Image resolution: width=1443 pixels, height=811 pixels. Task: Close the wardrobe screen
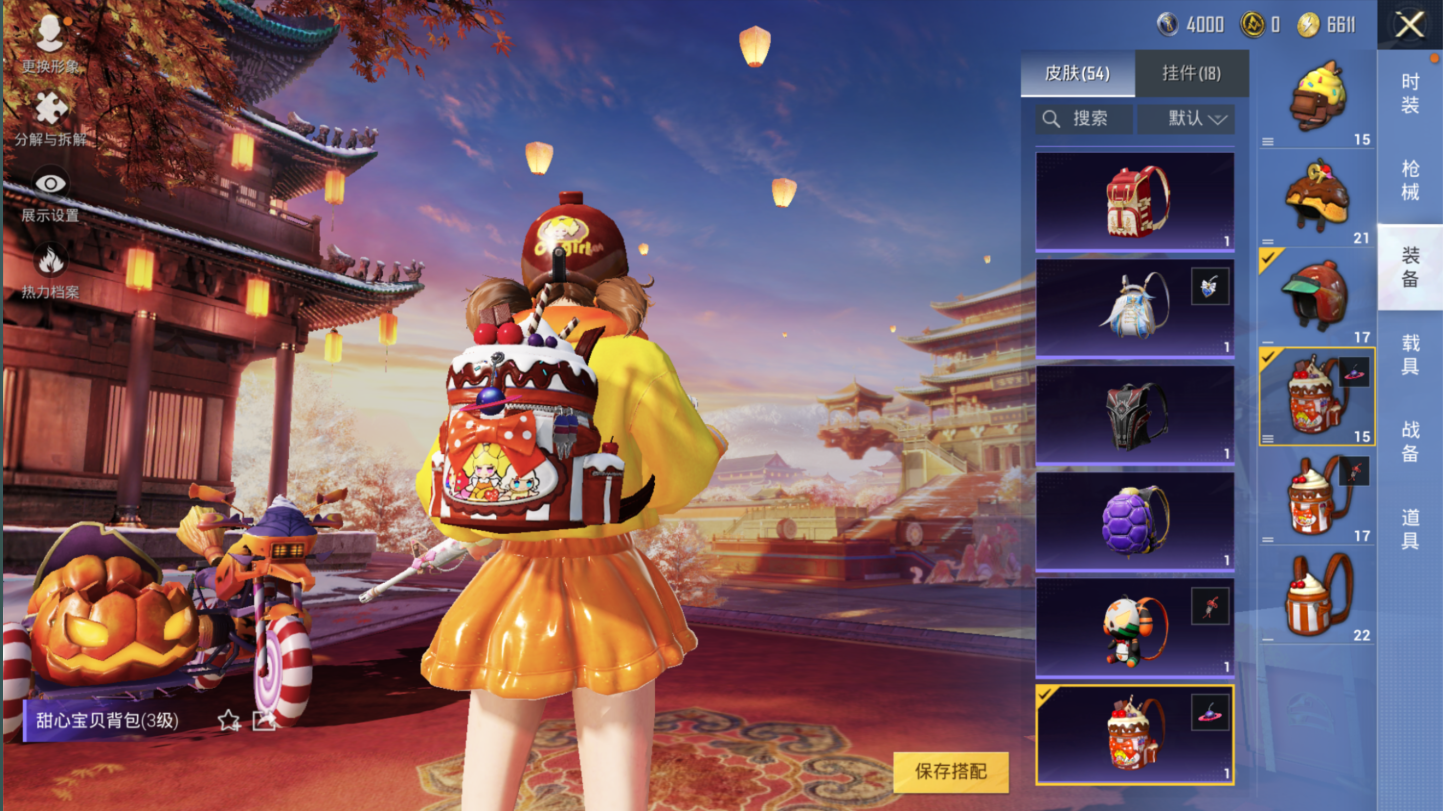coord(1409,25)
